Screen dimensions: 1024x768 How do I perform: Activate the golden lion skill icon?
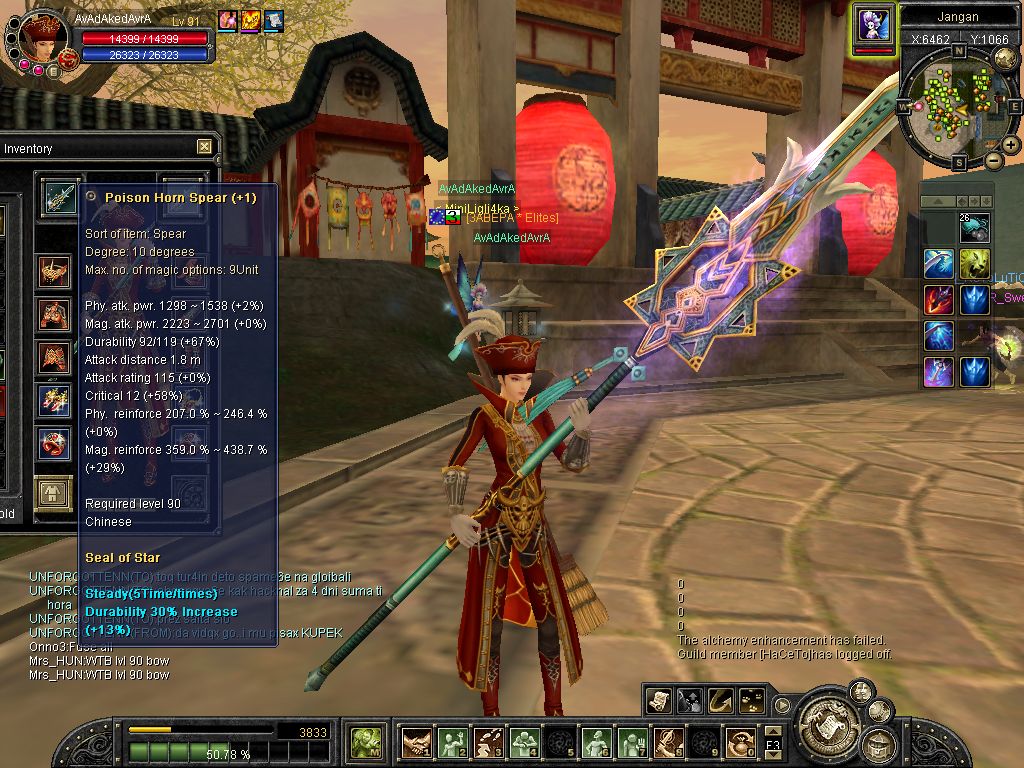tap(975, 264)
